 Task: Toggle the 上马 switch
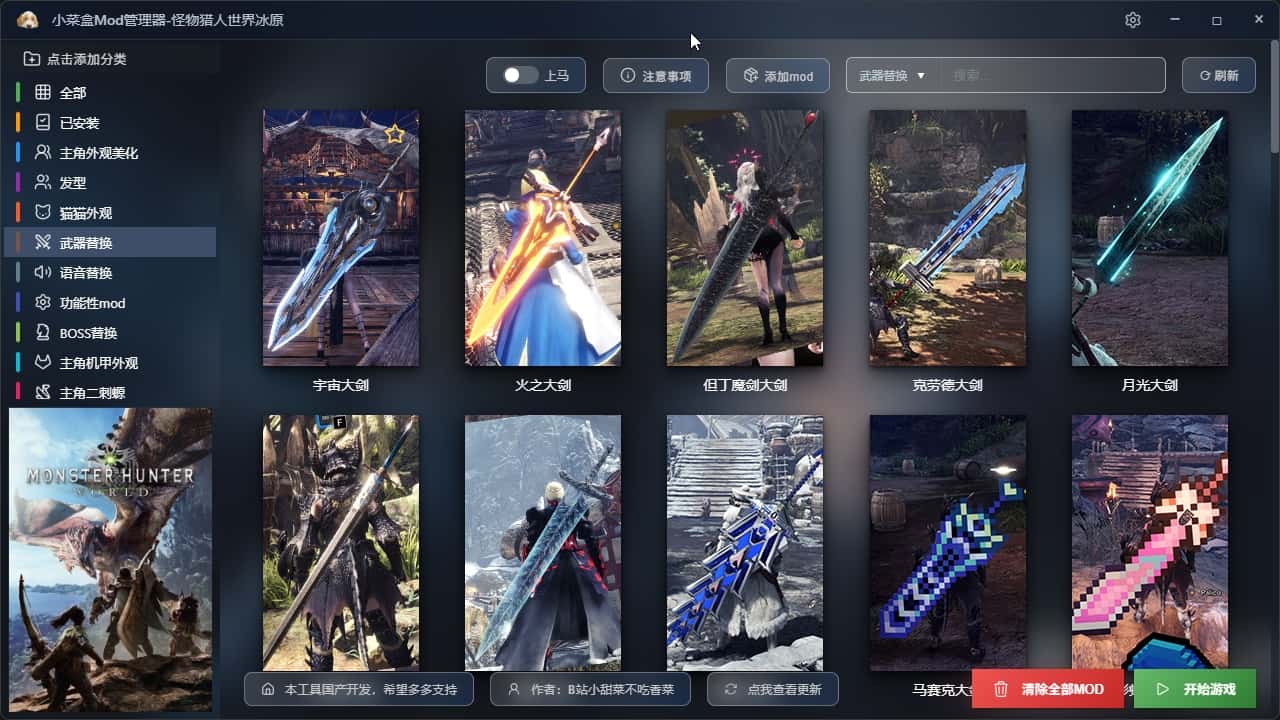(x=521, y=75)
